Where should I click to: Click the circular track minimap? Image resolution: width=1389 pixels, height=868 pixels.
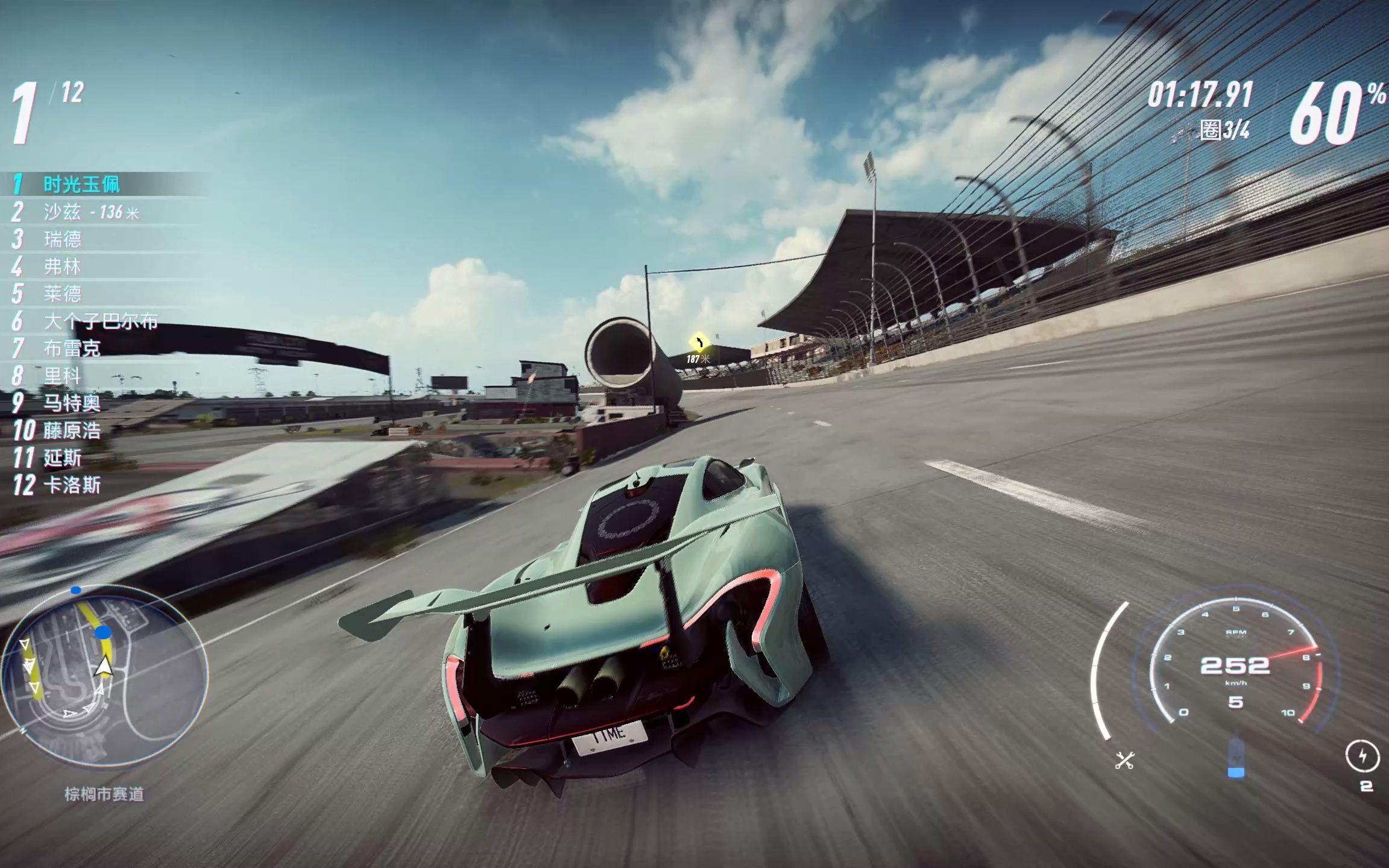104,675
